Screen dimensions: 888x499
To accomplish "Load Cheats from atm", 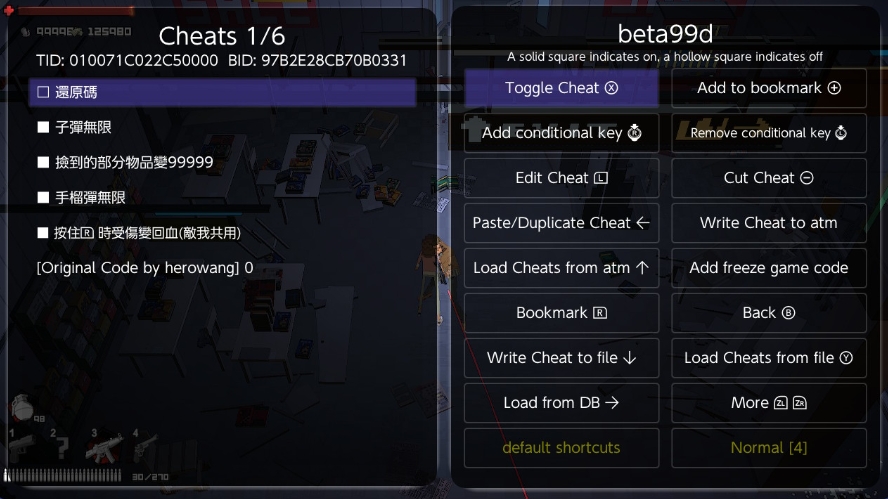I will coord(561,268).
